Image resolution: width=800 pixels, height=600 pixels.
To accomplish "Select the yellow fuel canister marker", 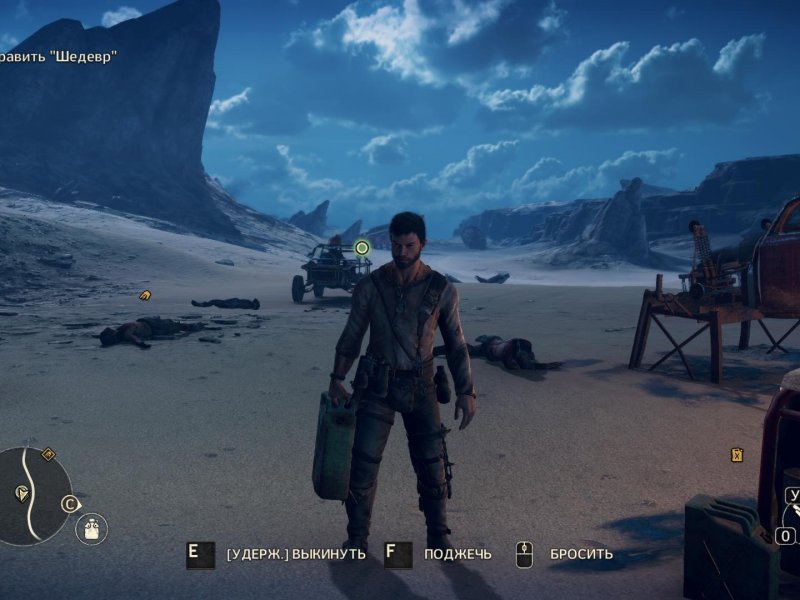I will point(737,455).
